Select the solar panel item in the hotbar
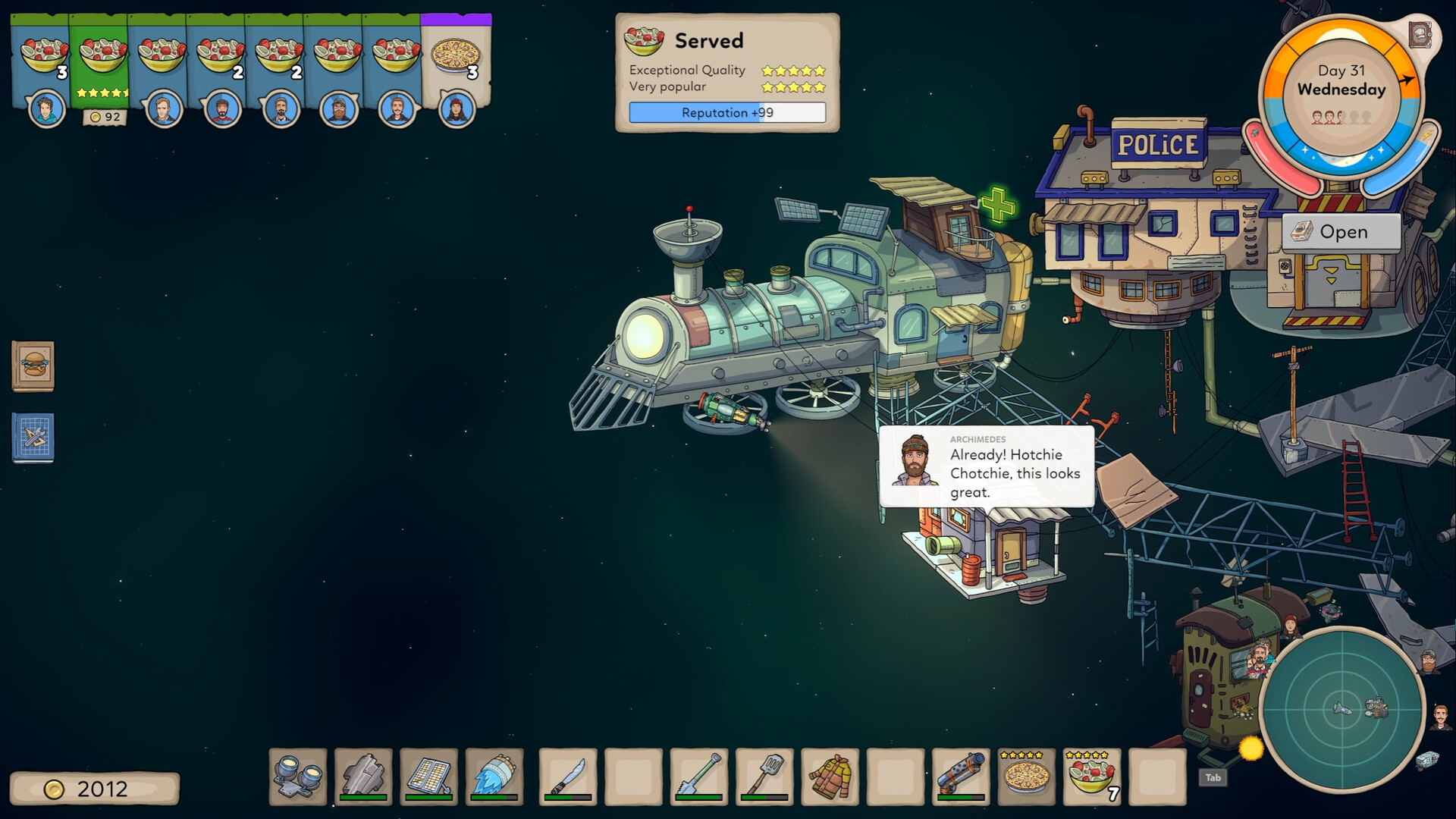 coord(429,777)
